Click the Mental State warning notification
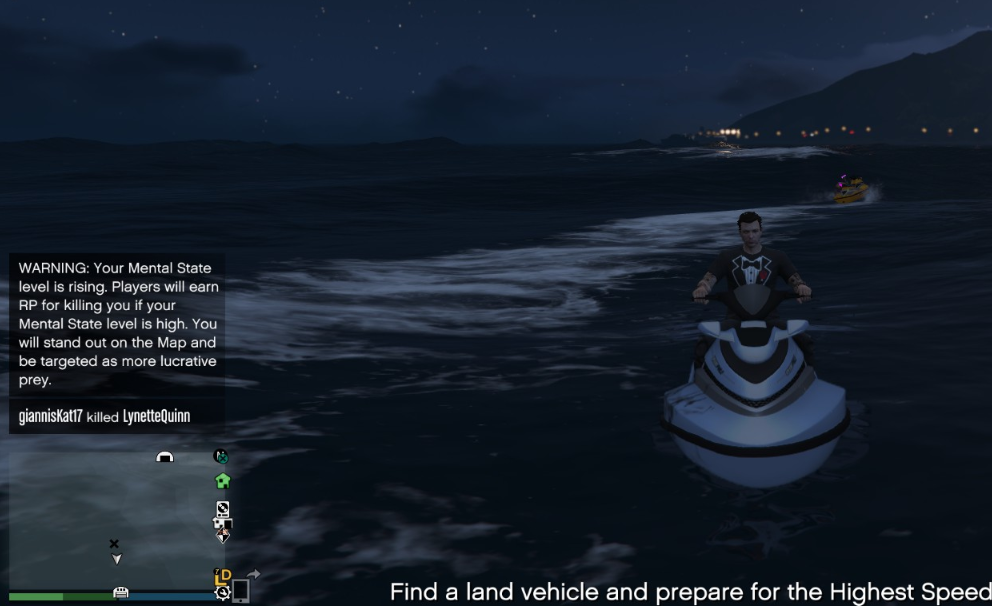 (x=117, y=323)
